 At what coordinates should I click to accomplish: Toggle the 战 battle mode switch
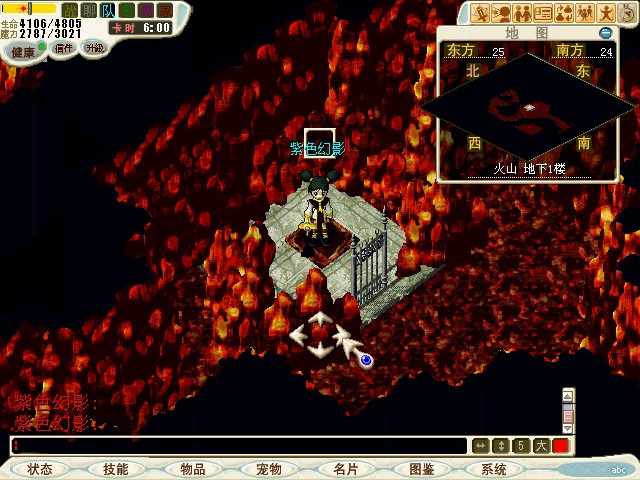70,11
